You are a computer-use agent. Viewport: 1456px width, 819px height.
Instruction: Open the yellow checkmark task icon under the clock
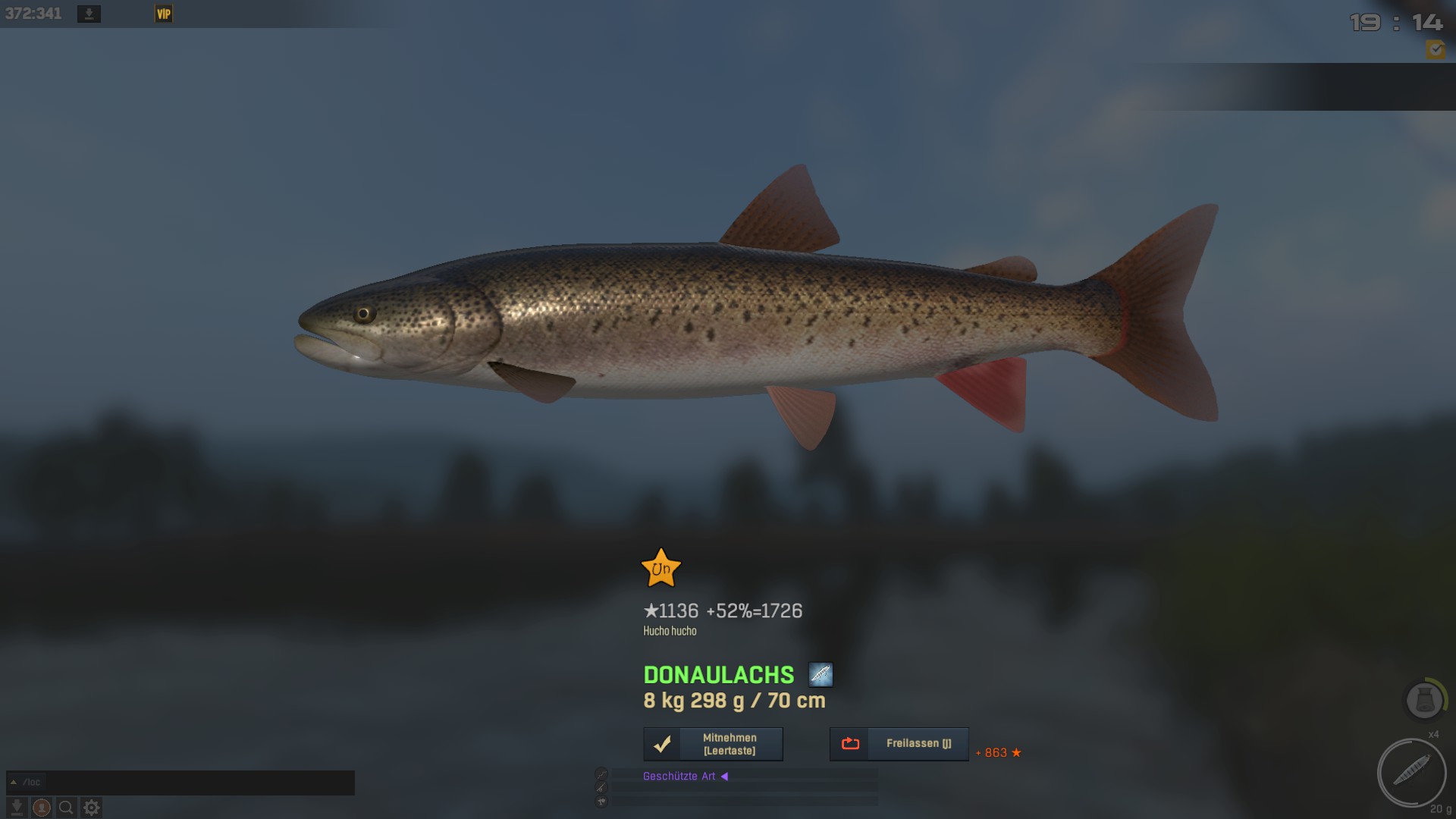1435,50
